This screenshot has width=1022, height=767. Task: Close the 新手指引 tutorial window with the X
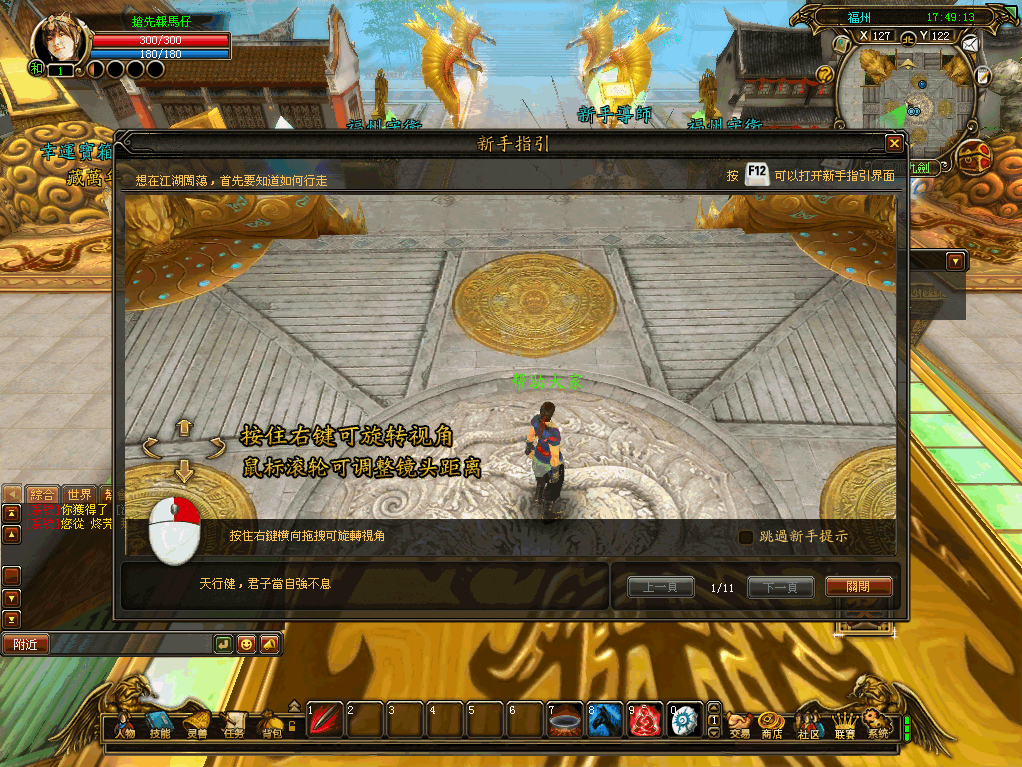point(894,144)
